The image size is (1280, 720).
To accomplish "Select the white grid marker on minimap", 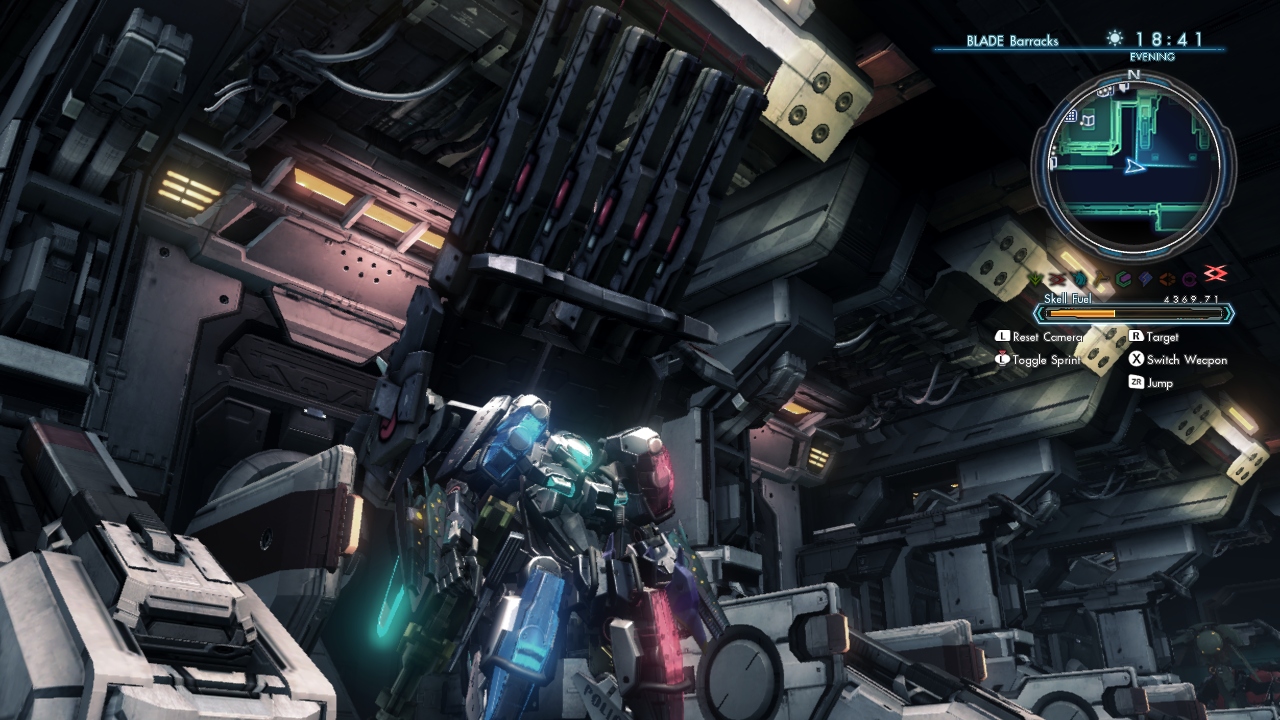I will point(1070,117).
